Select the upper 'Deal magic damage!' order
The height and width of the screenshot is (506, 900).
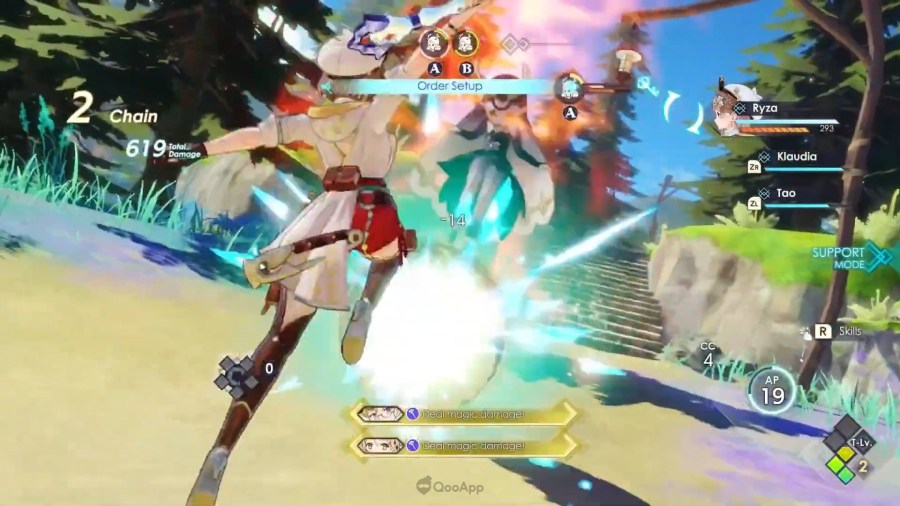(463, 413)
